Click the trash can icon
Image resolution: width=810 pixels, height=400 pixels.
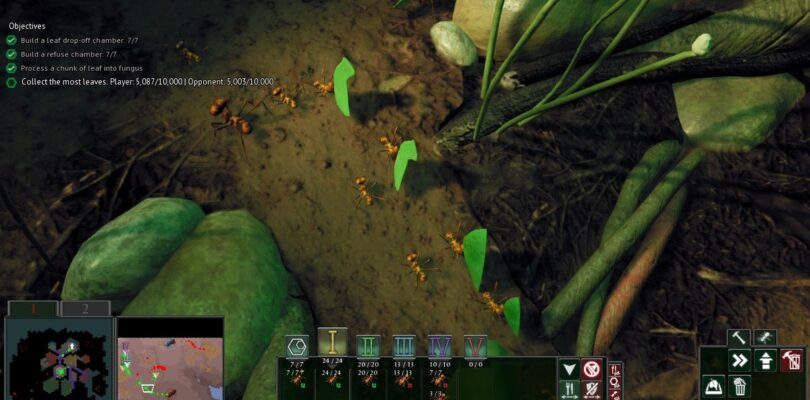click(740, 386)
